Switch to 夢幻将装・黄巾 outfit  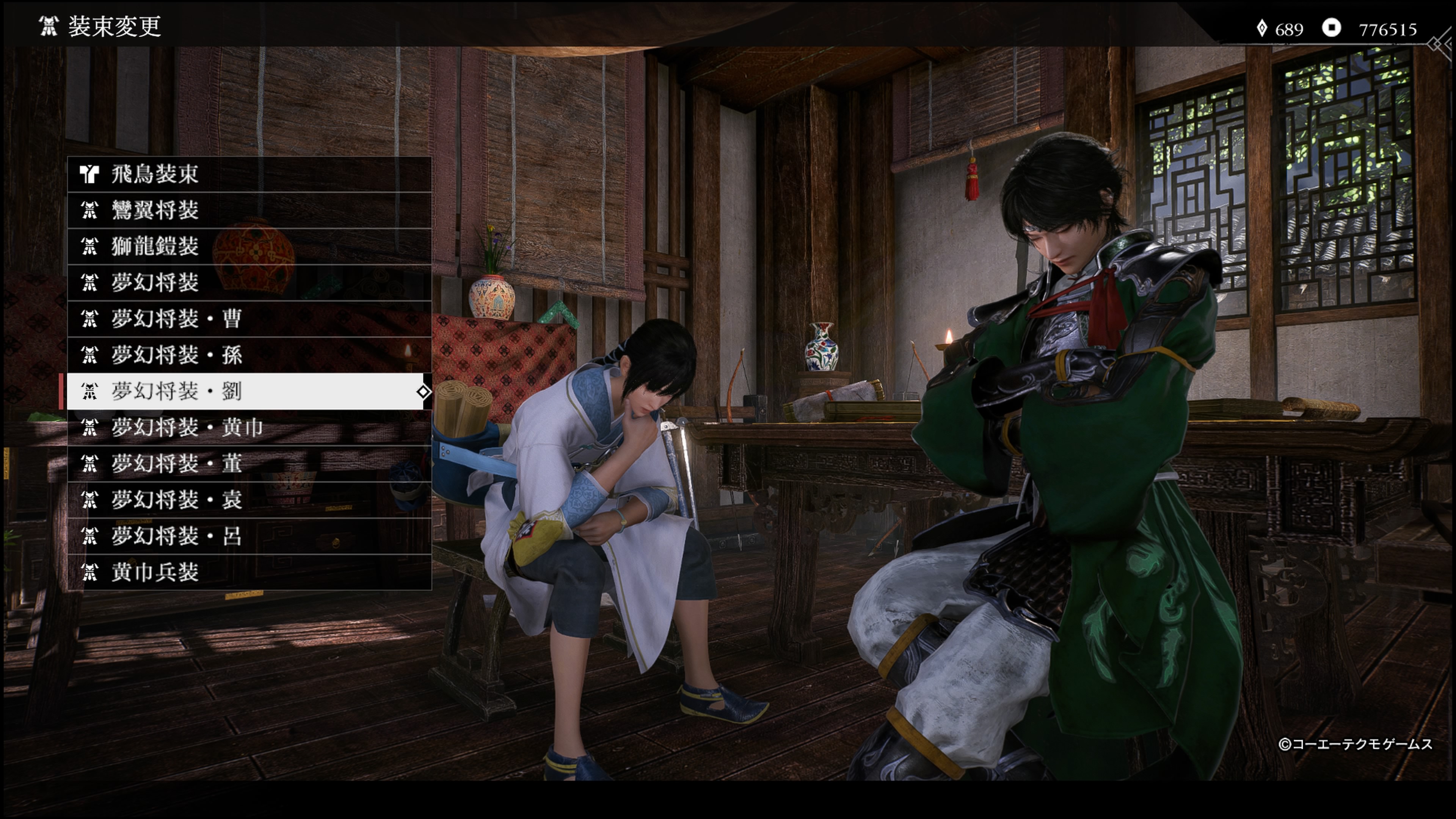point(249,427)
